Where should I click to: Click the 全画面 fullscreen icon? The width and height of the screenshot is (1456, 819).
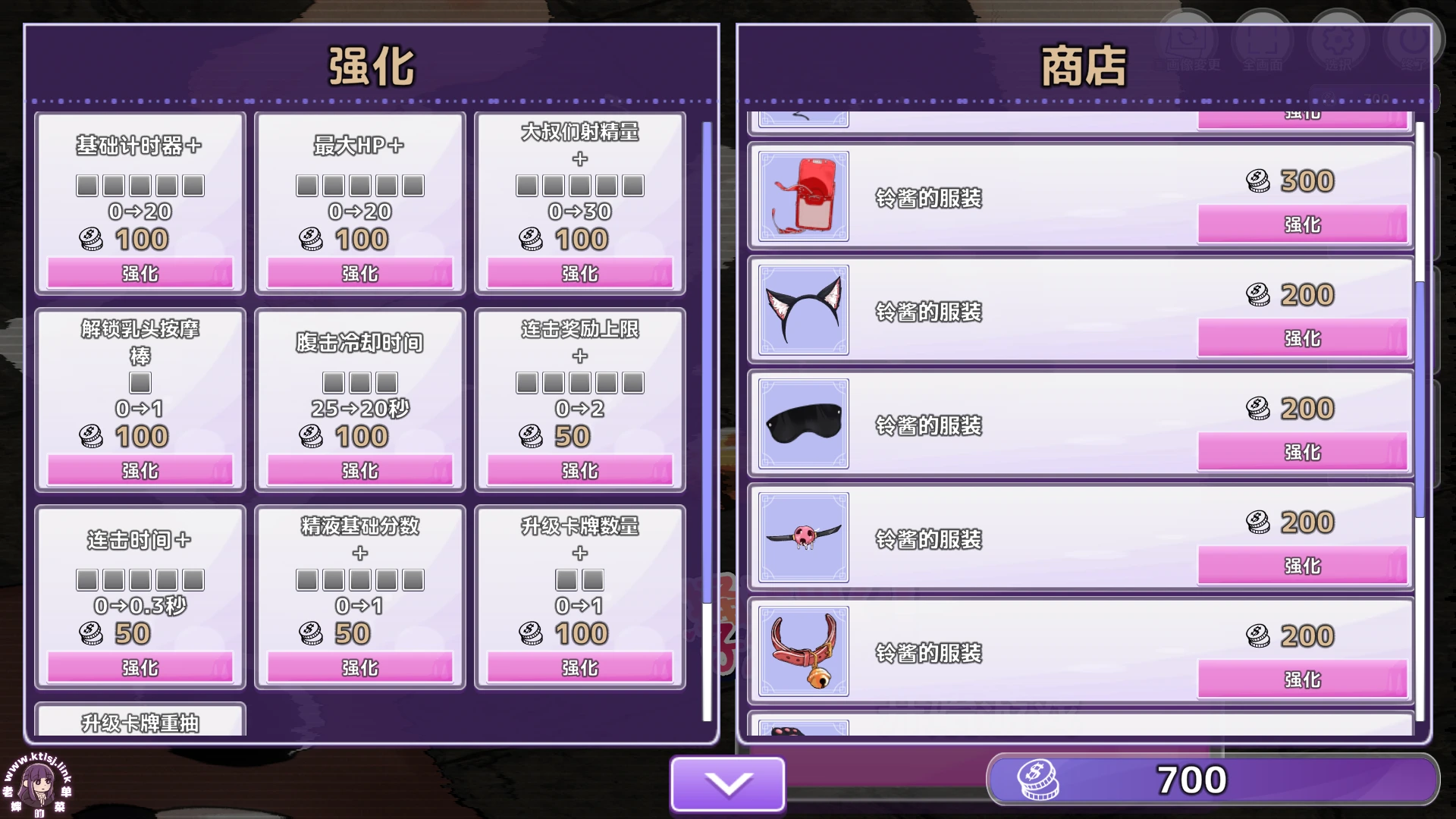(x=1263, y=38)
